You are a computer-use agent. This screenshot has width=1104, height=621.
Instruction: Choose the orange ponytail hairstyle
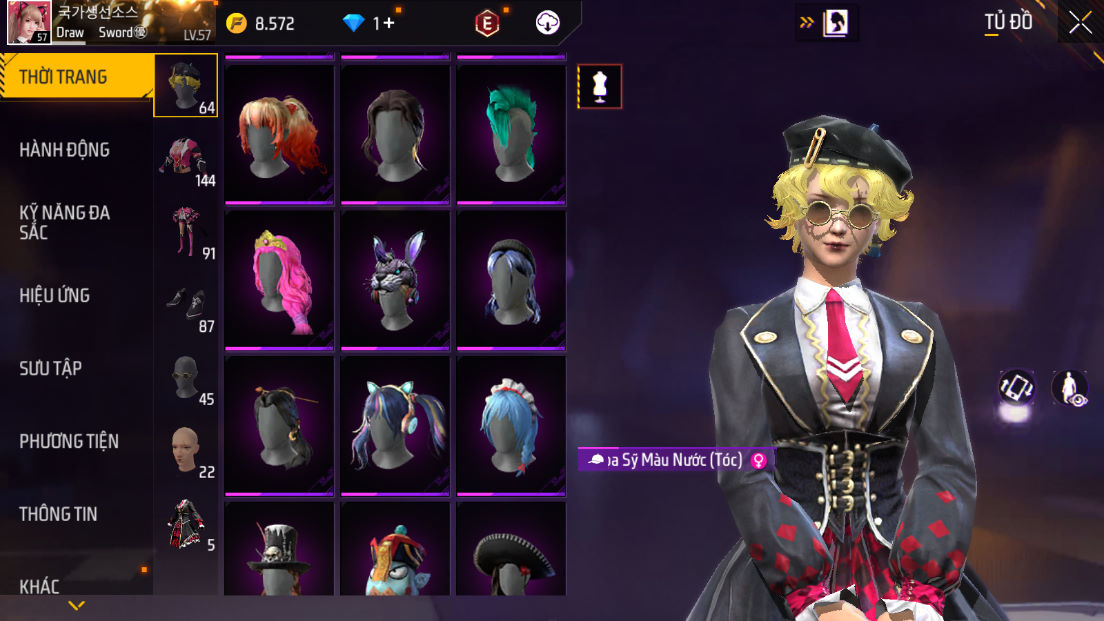pos(279,134)
